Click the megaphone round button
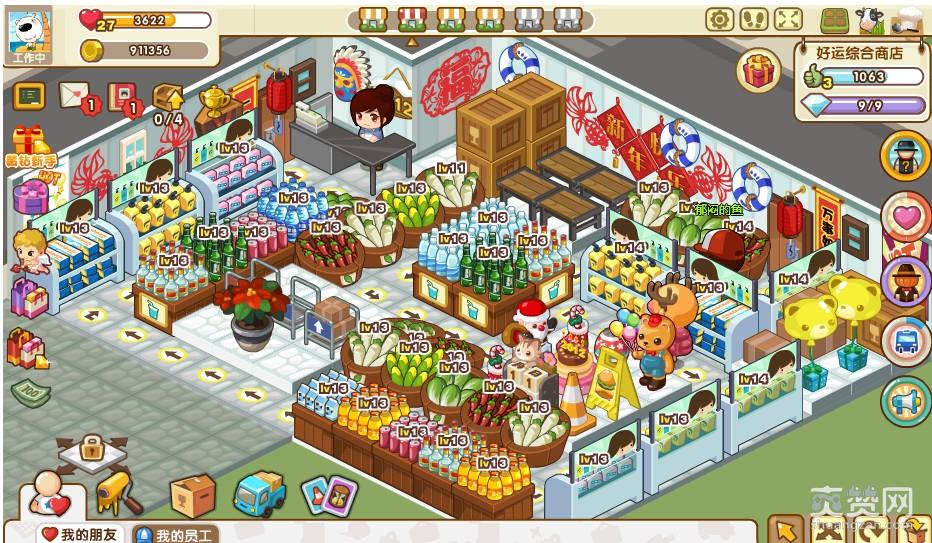This screenshot has width=932, height=543. coord(906,402)
